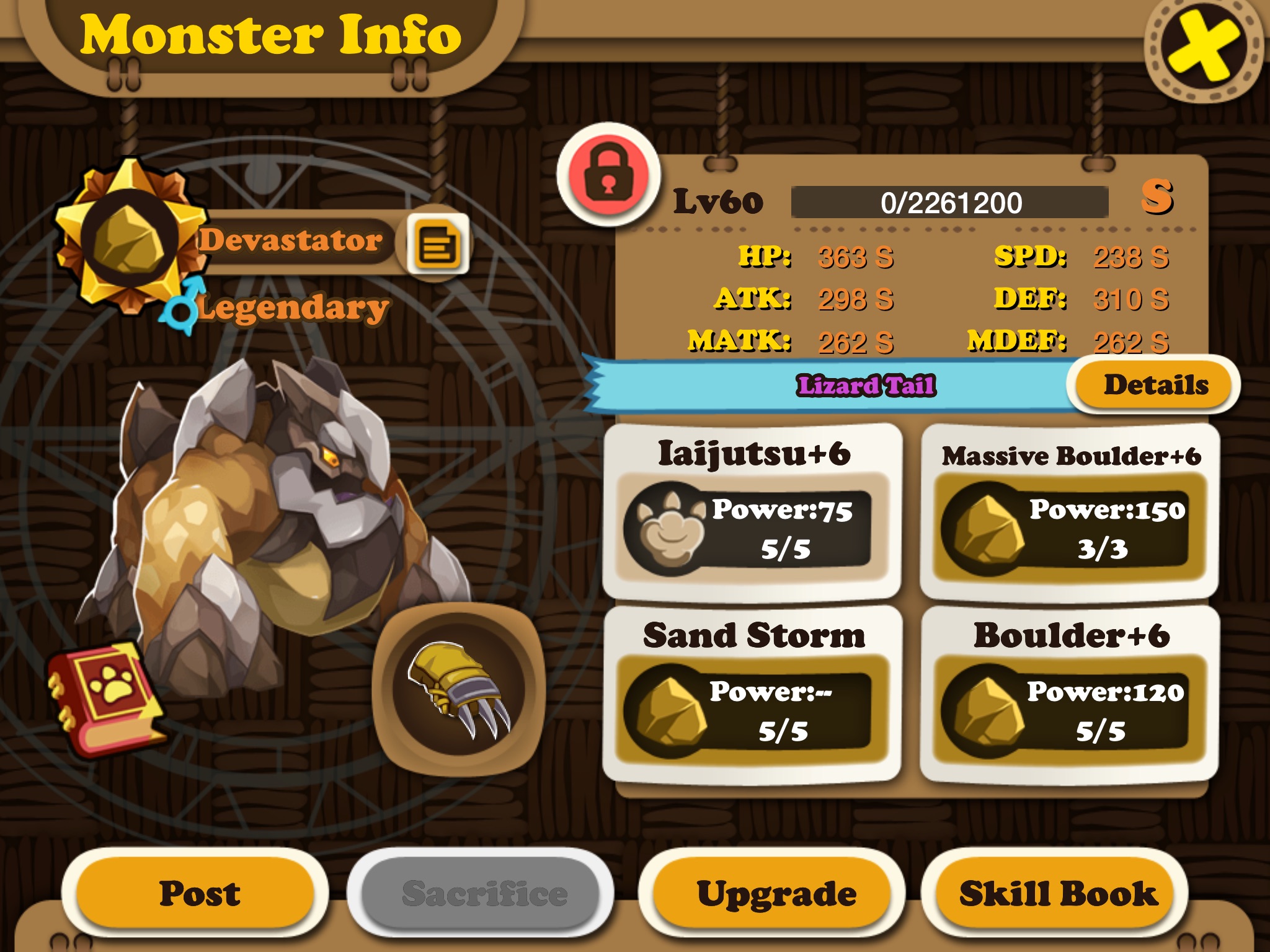
Task: Select the Massive Boulder+6 skill card
Action: click(x=1070, y=511)
